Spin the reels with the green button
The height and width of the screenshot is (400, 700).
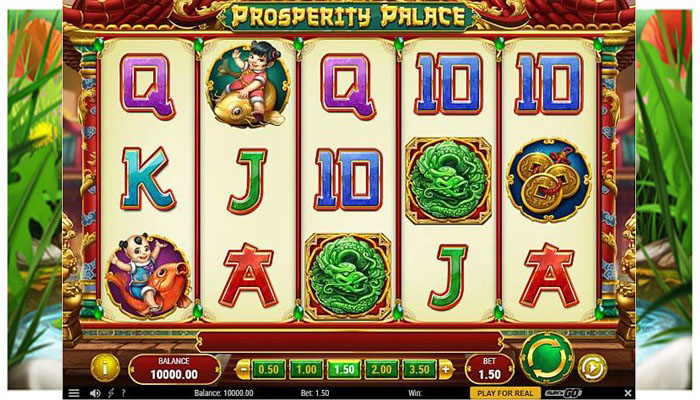546,357
